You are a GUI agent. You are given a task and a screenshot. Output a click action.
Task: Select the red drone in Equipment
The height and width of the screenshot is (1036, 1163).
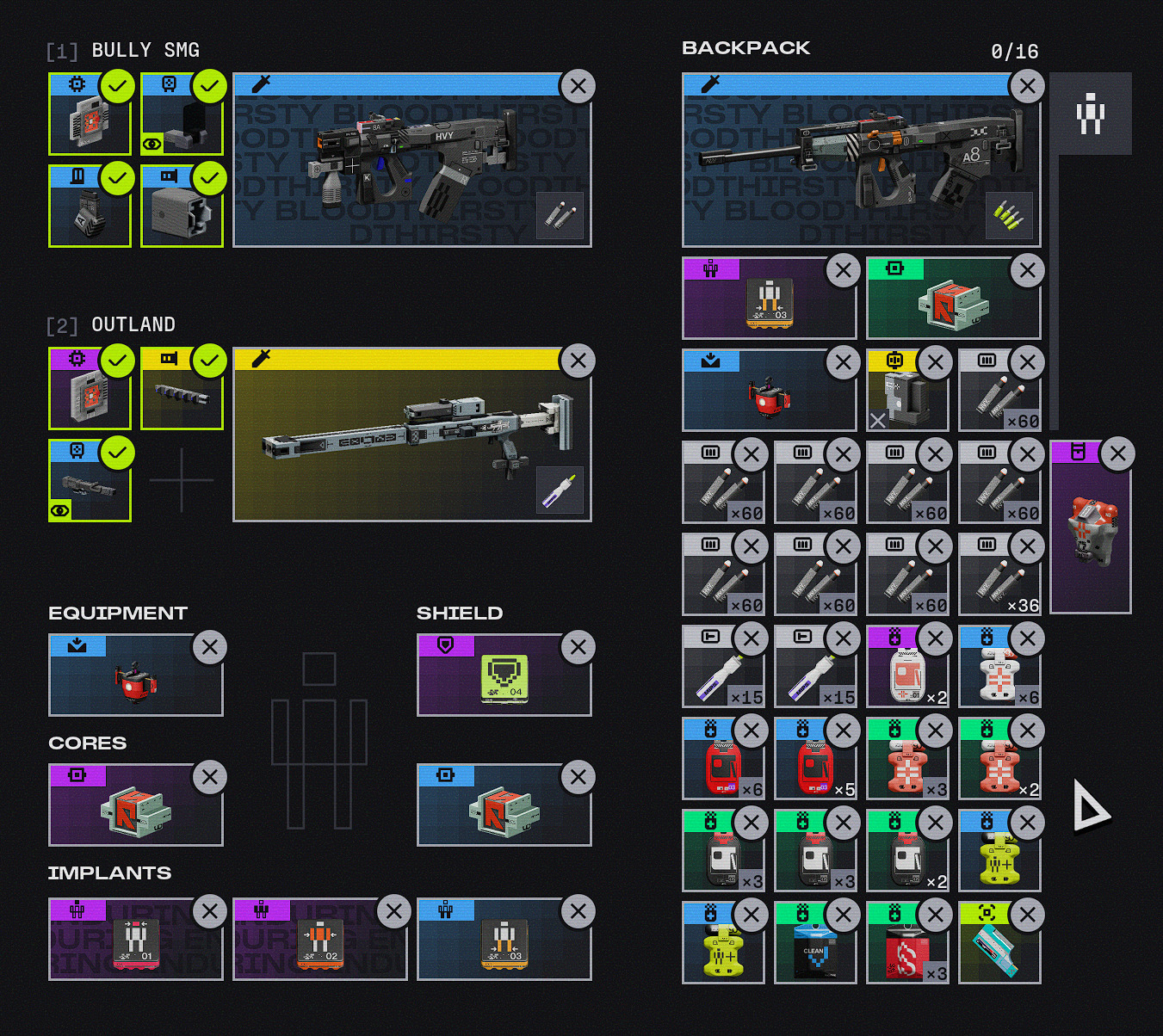point(134,681)
